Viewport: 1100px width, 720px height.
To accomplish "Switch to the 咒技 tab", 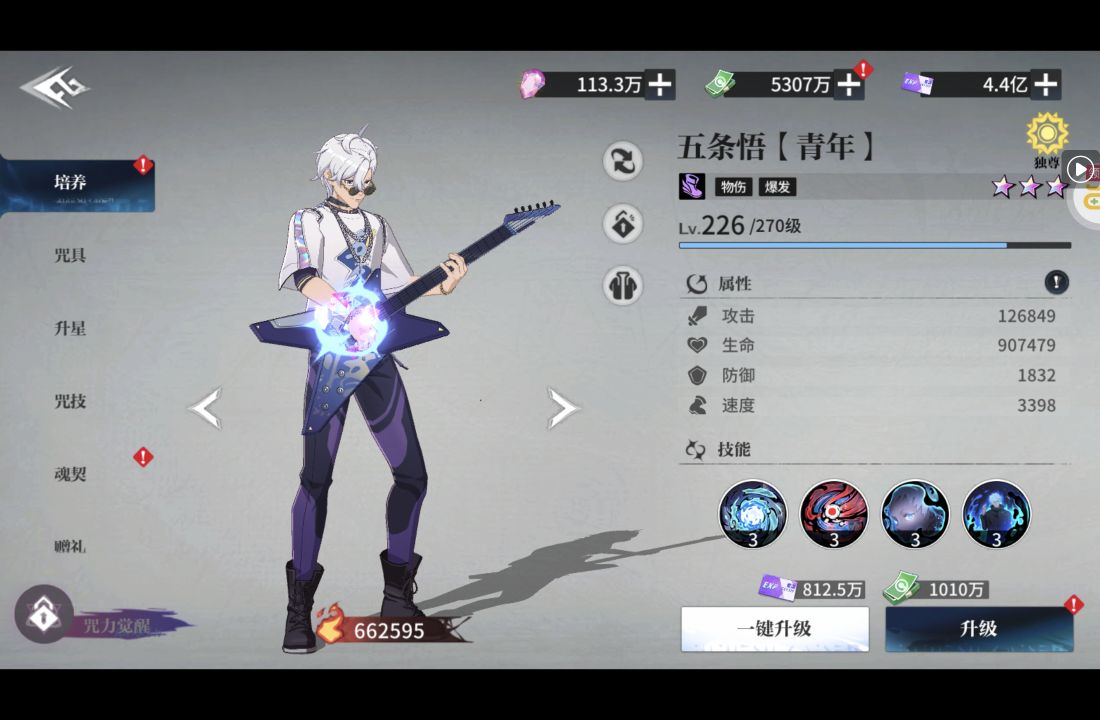I will [x=70, y=401].
